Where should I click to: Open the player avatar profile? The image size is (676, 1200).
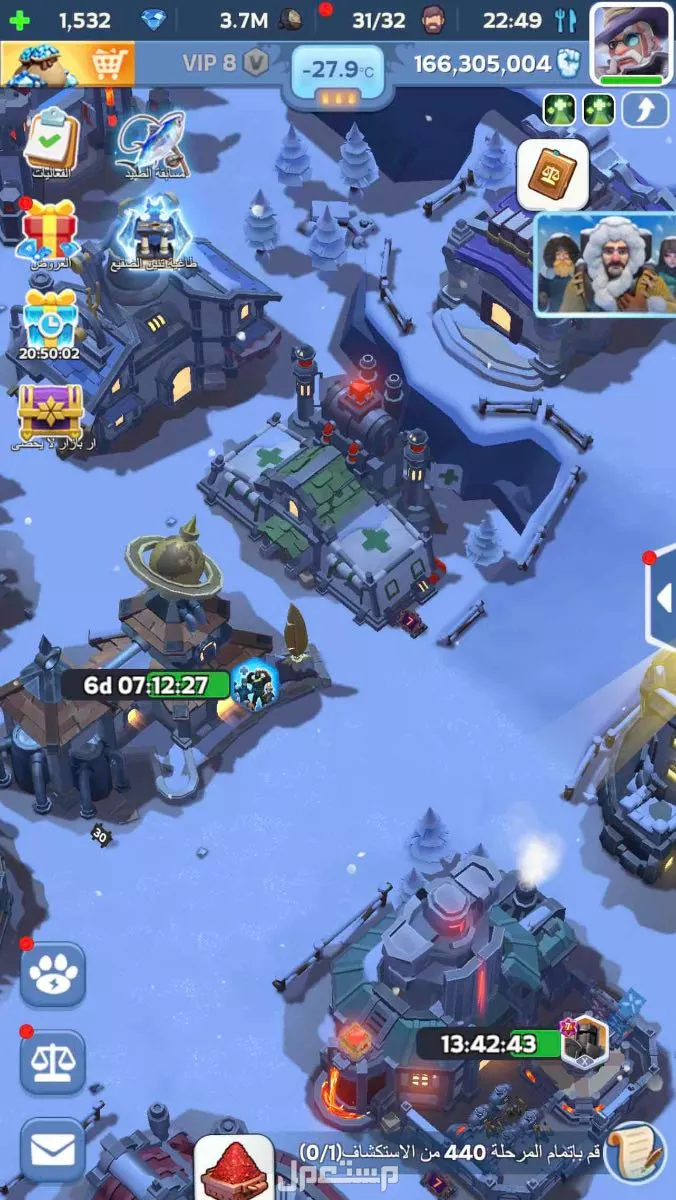click(x=632, y=42)
